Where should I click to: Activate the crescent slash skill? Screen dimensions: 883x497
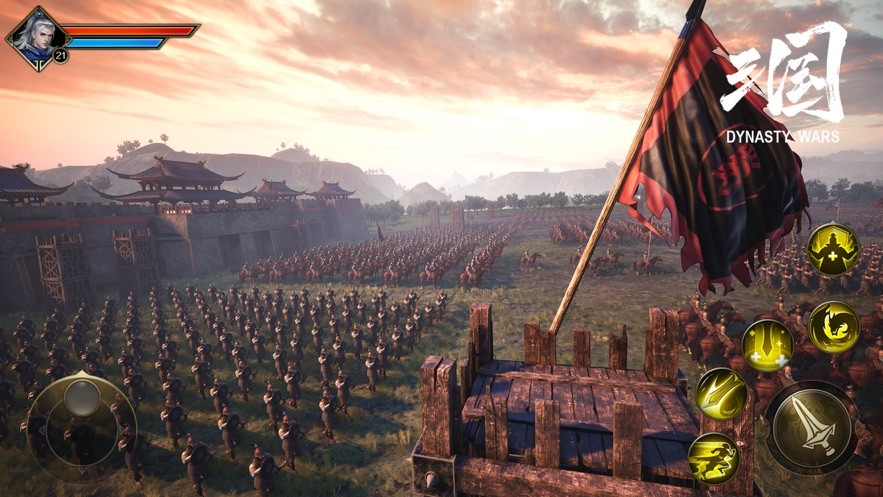[721, 393]
